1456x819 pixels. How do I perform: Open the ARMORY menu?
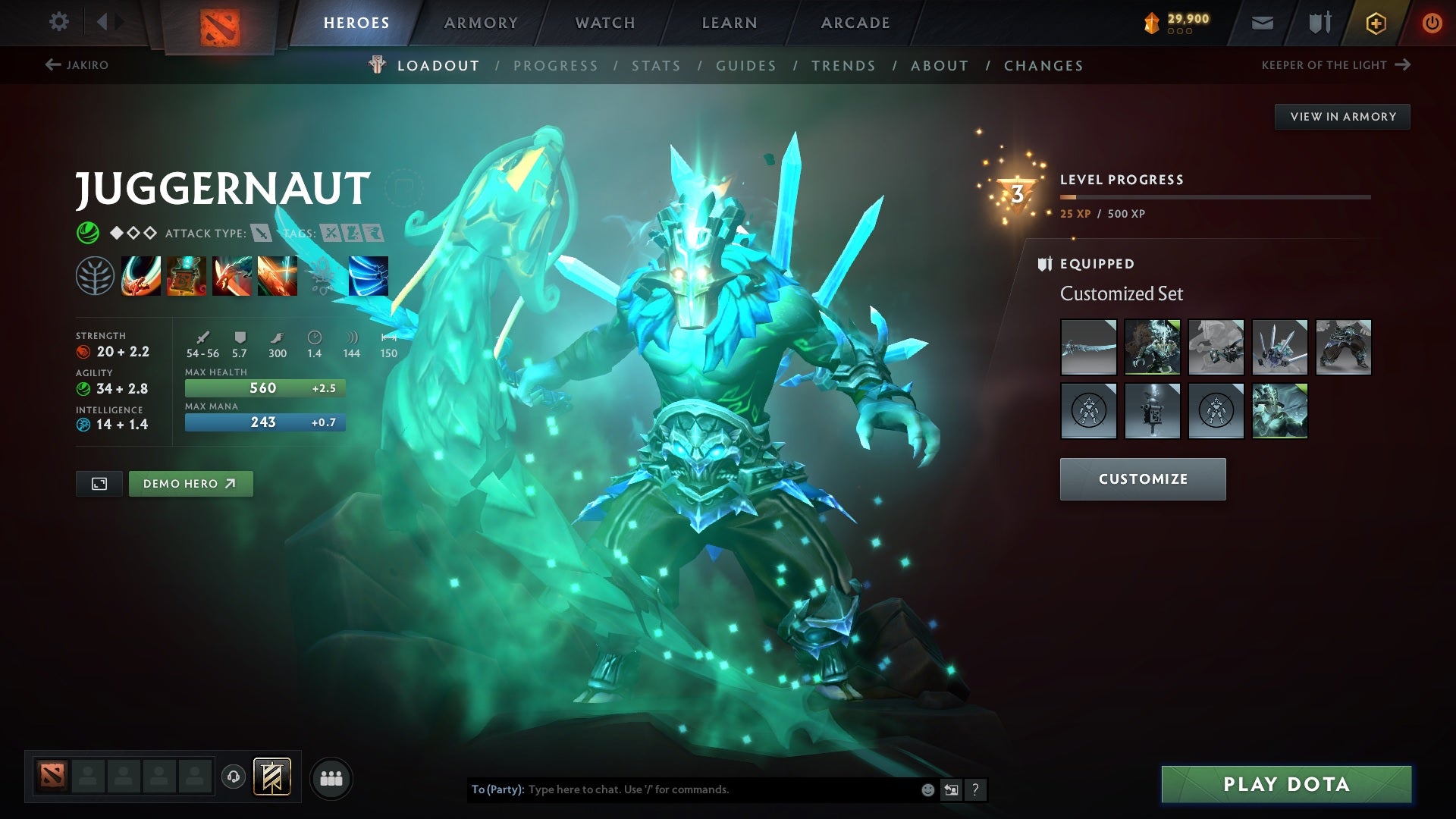[482, 23]
